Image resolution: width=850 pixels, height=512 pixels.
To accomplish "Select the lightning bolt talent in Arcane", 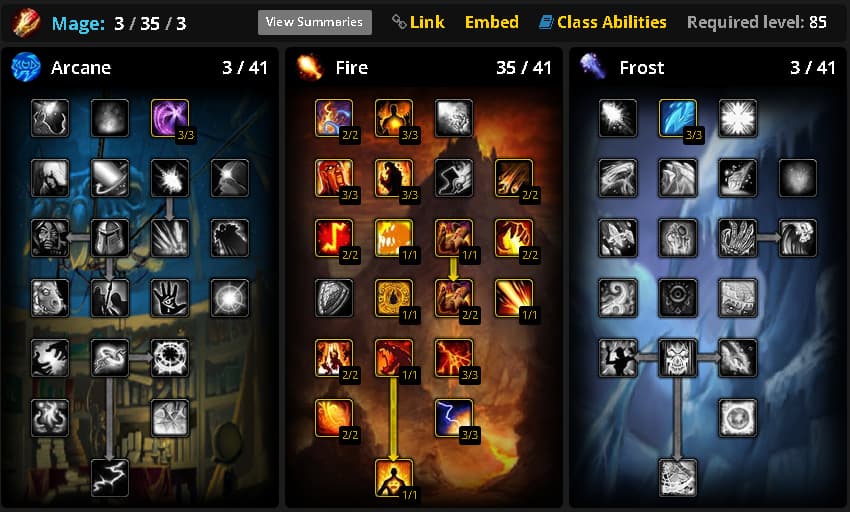I will (110, 478).
